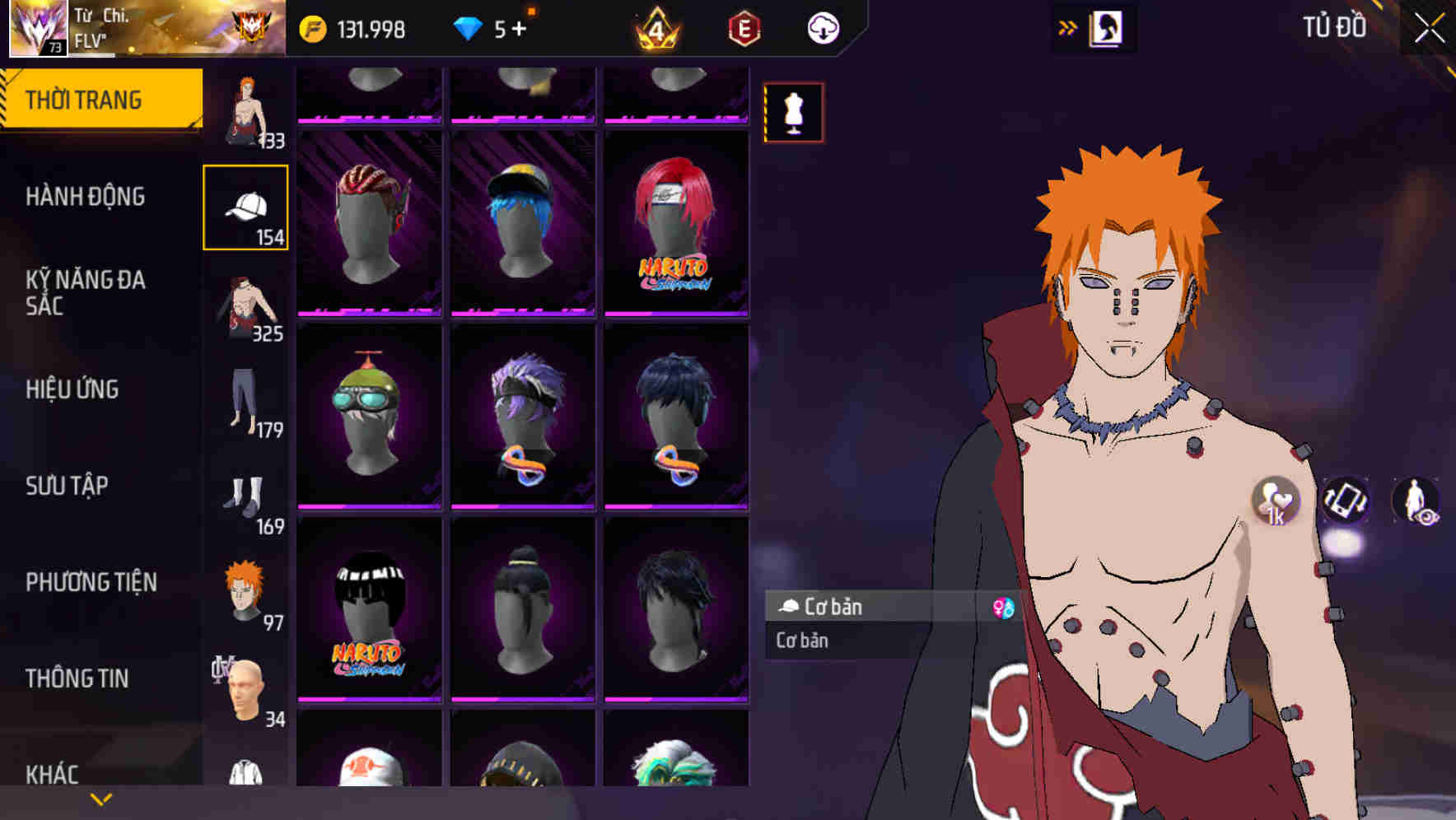Expand more categories with the yellow down chevron

[100, 797]
